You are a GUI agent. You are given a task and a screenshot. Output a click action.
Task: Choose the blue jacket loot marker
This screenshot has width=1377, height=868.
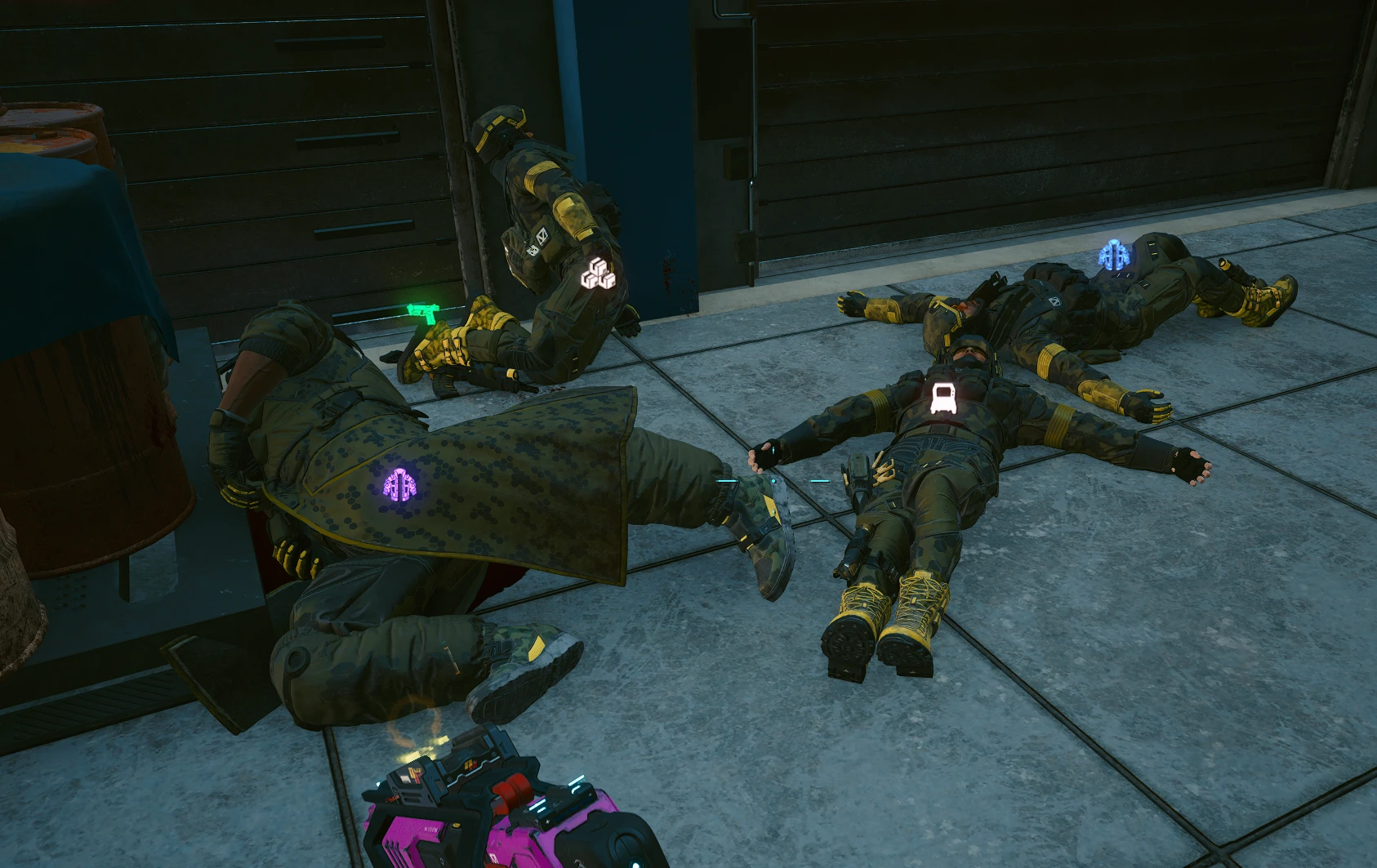click(x=1113, y=256)
